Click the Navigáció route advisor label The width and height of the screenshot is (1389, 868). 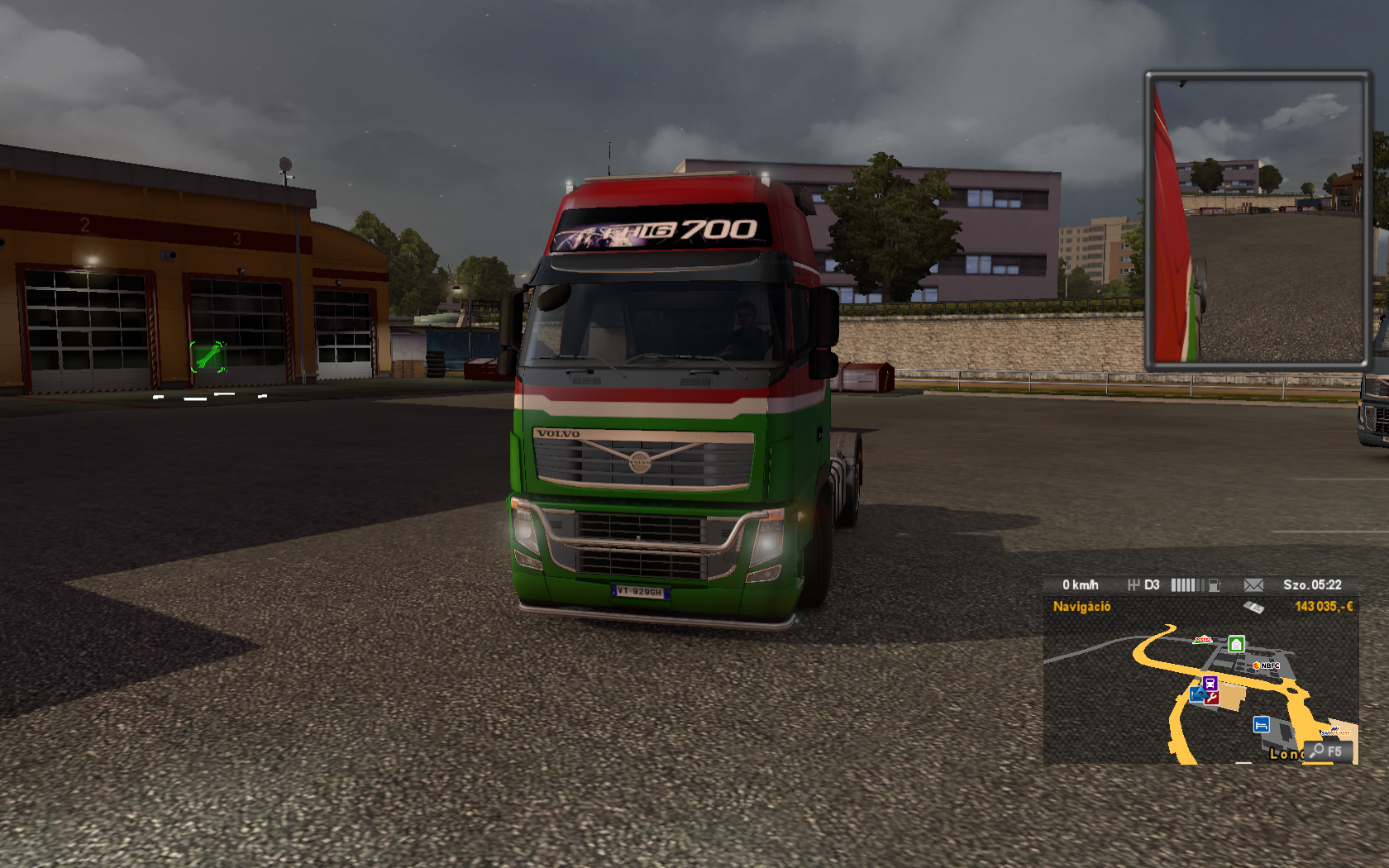[1081, 607]
